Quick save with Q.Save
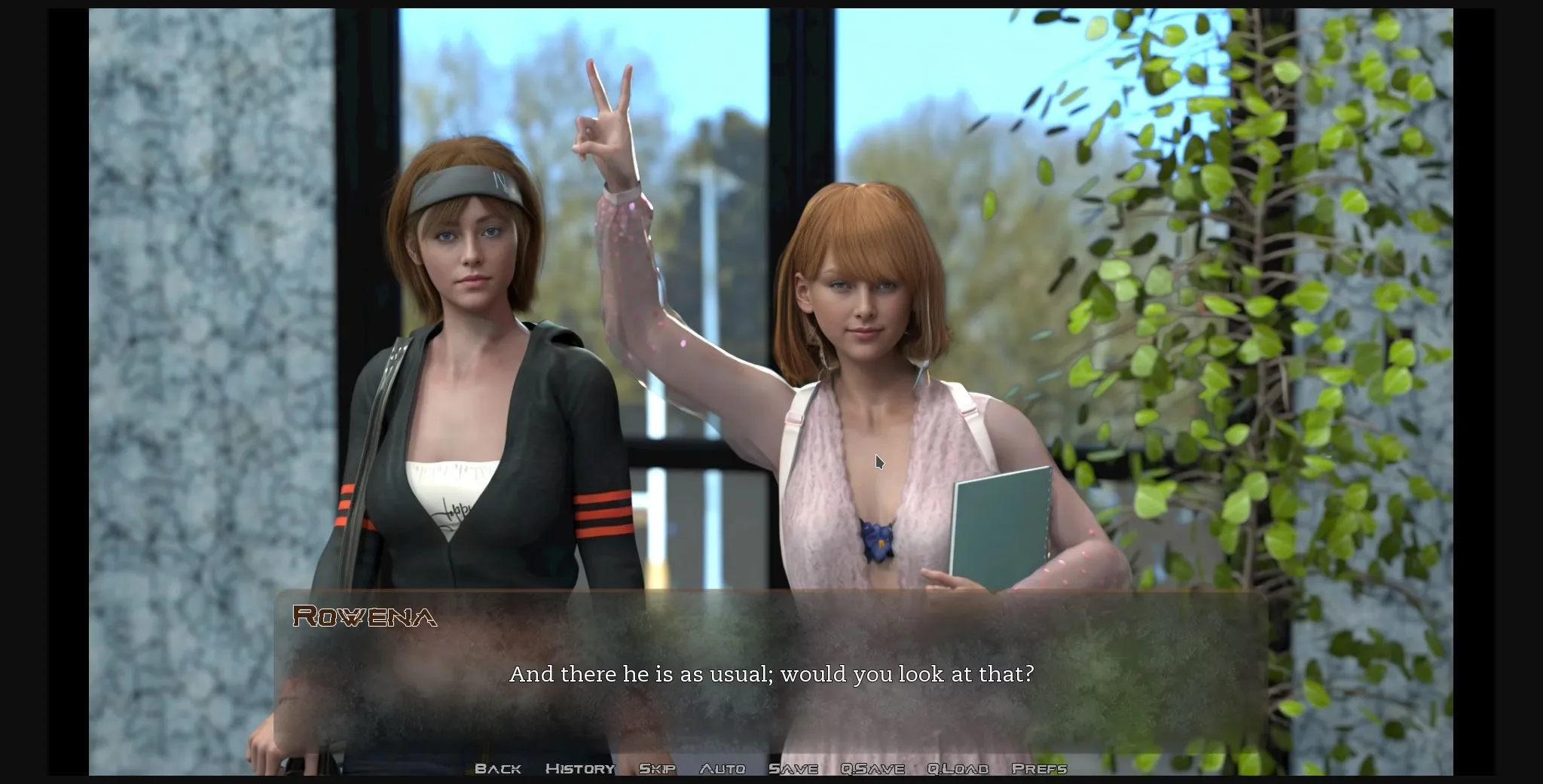The width and height of the screenshot is (1543, 784). coord(872,768)
